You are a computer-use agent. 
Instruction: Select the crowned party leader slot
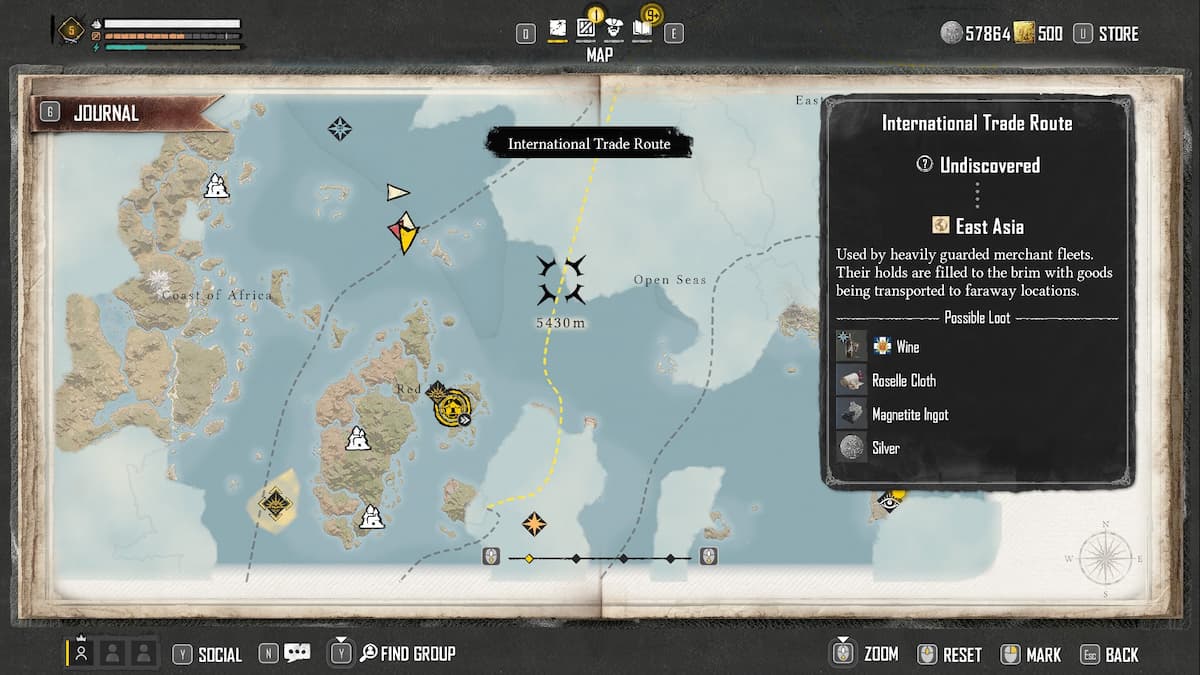81,653
